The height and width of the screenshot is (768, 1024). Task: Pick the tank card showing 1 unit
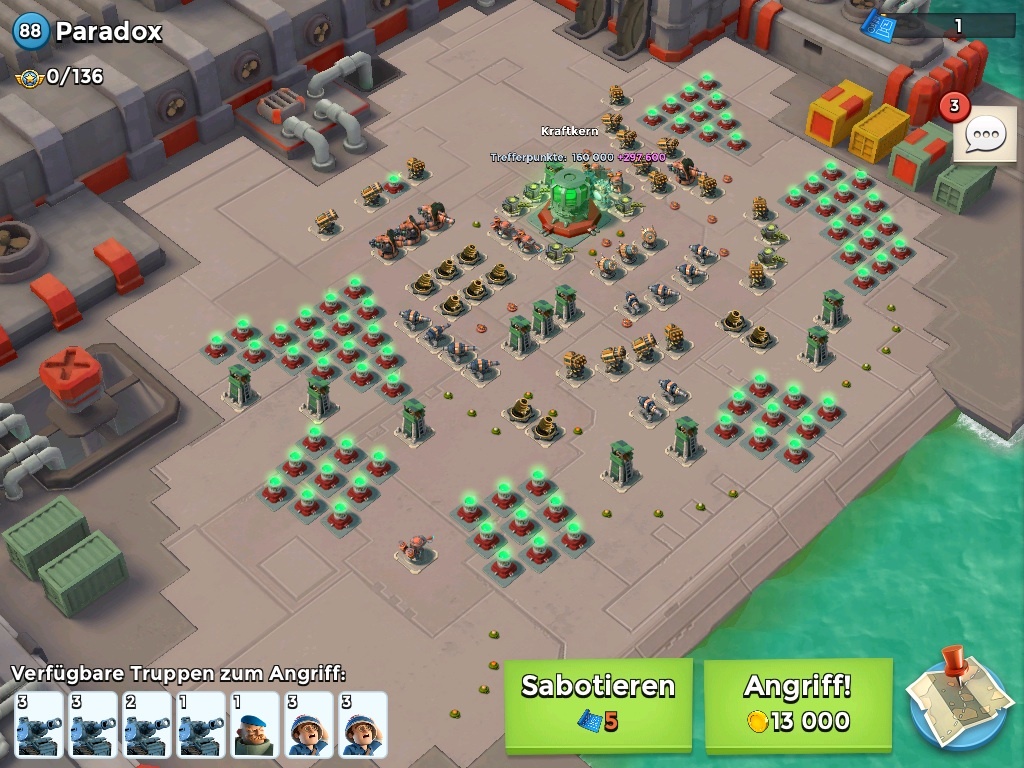[x=201, y=724]
